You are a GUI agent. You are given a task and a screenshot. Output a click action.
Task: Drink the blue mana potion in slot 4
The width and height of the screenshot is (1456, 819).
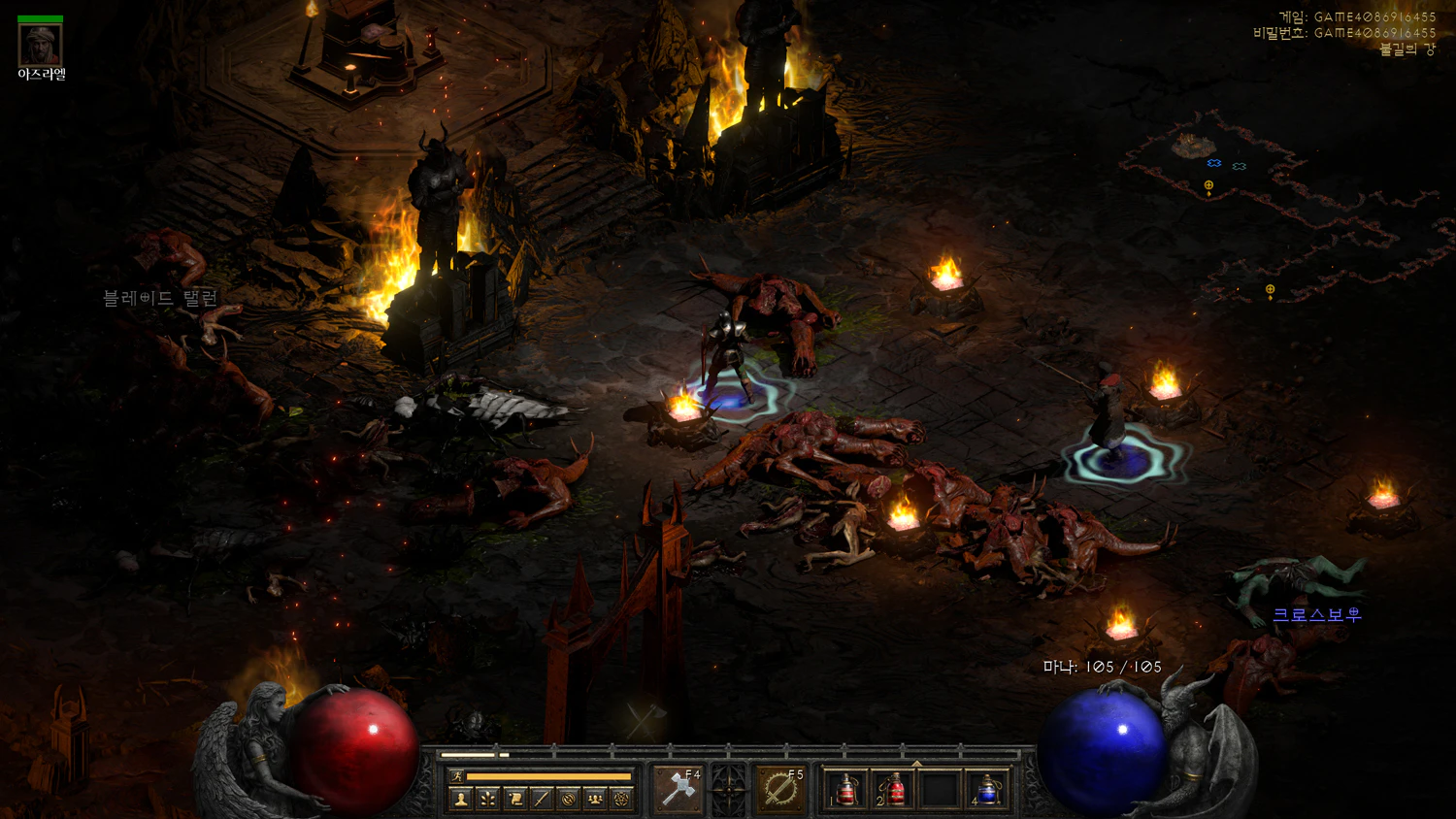click(x=987, y=790)
